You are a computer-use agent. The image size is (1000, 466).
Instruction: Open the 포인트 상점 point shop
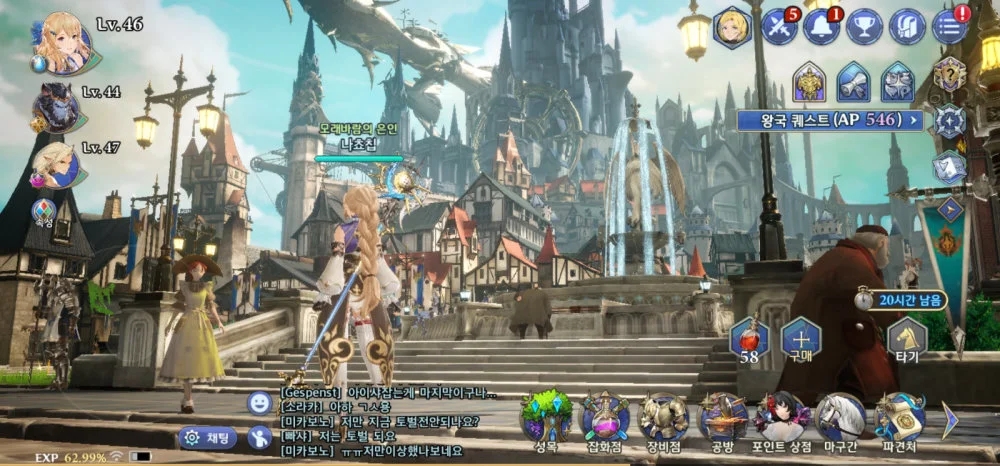pos(782,417)
